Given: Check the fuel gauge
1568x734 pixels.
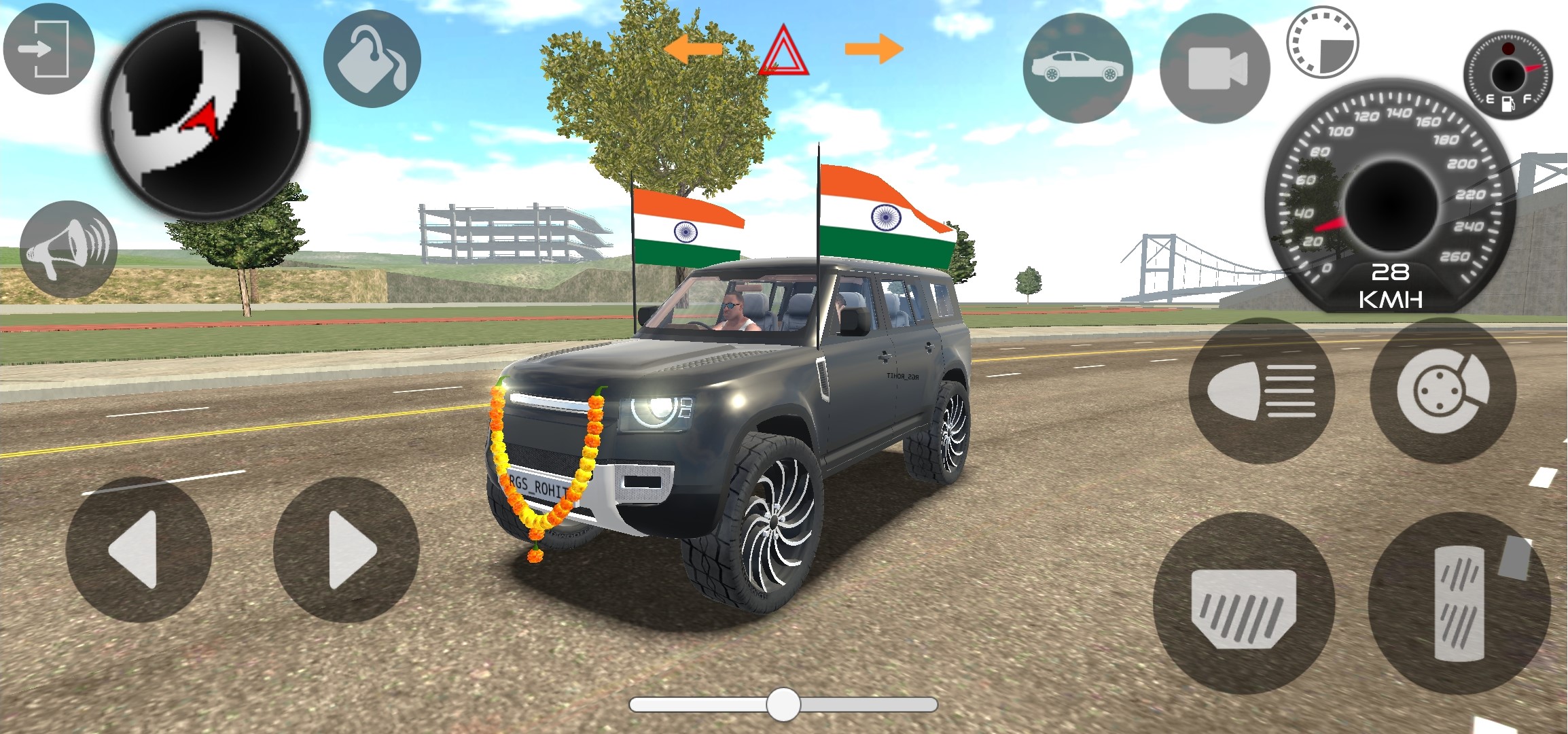Looking at the screenshot, I should 1509,75.
